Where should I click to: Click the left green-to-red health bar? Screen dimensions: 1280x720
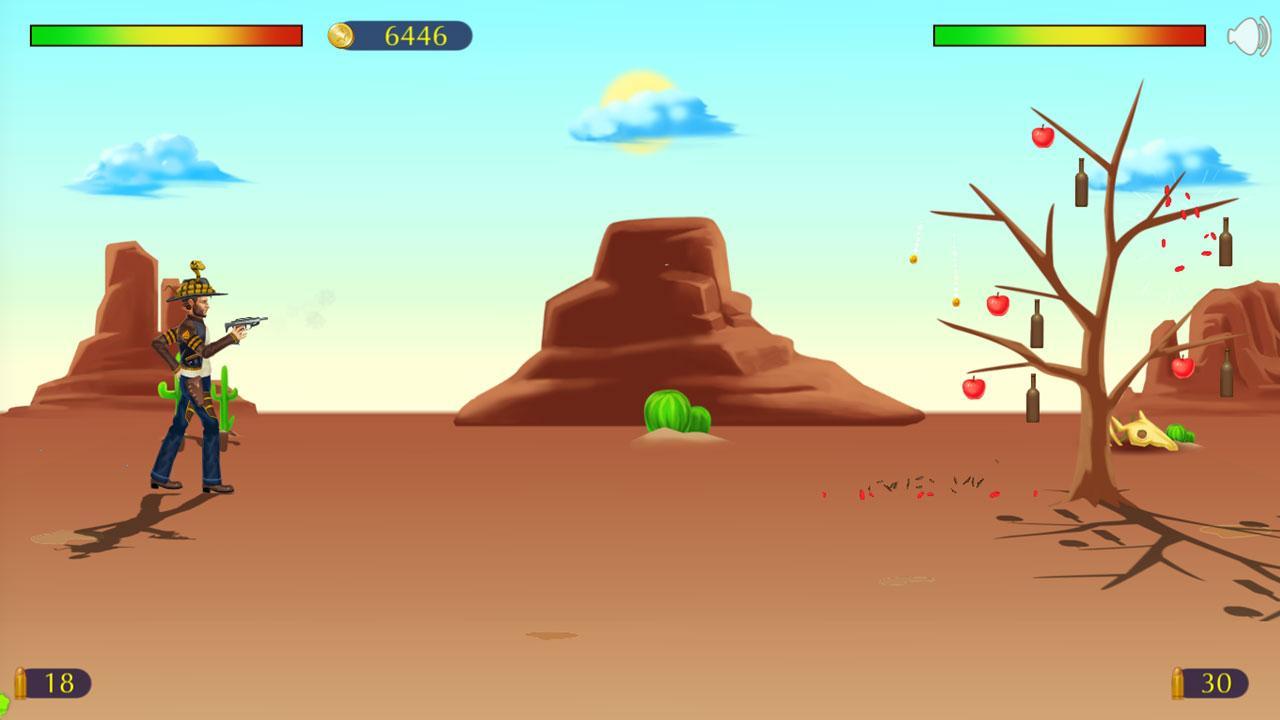[x=165, y=36]
